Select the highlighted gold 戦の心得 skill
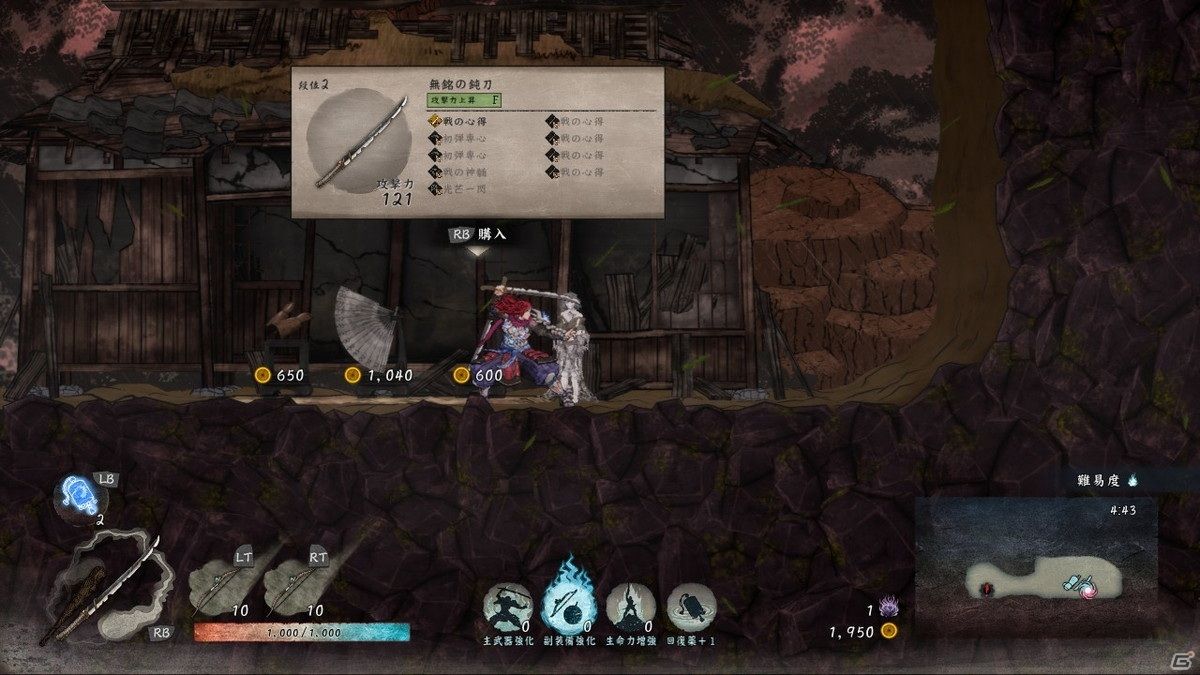 pyautogui.click(x=462, y=121)
